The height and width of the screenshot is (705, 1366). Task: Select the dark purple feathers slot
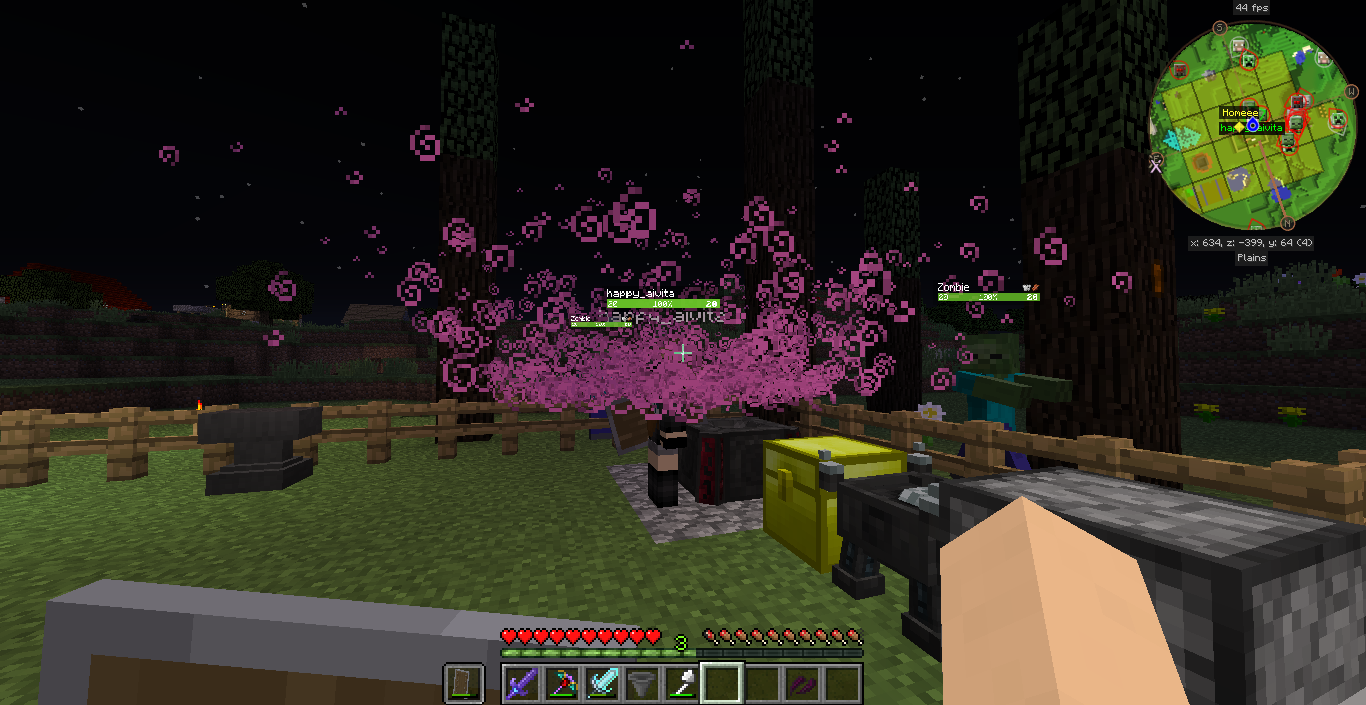point(802,684)
